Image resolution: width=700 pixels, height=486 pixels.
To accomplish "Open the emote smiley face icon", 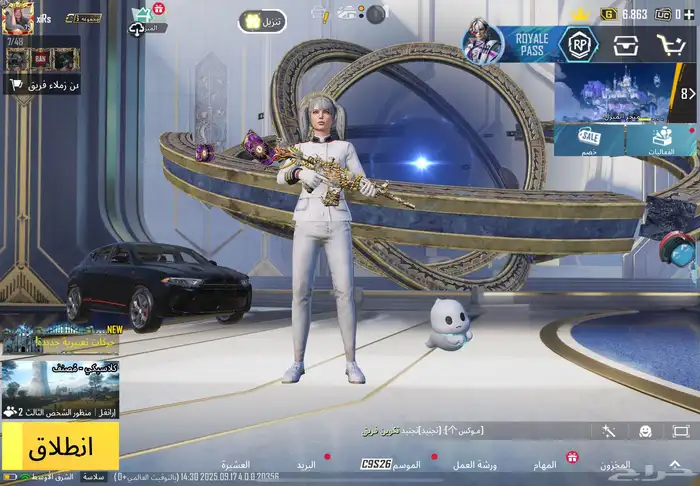I will (x=645, y=431).
